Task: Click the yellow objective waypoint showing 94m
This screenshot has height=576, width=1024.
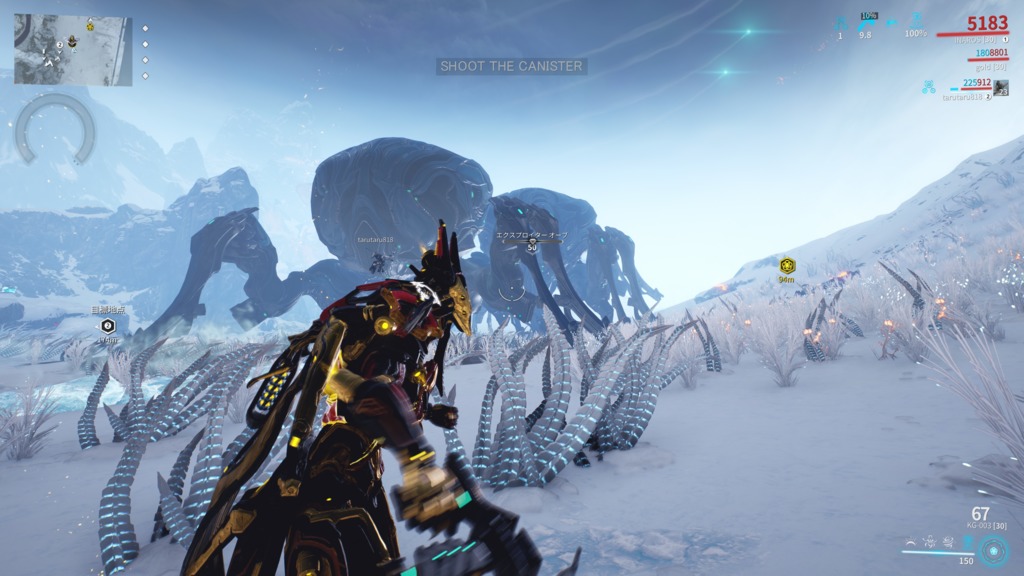Action: coord(787,266)
